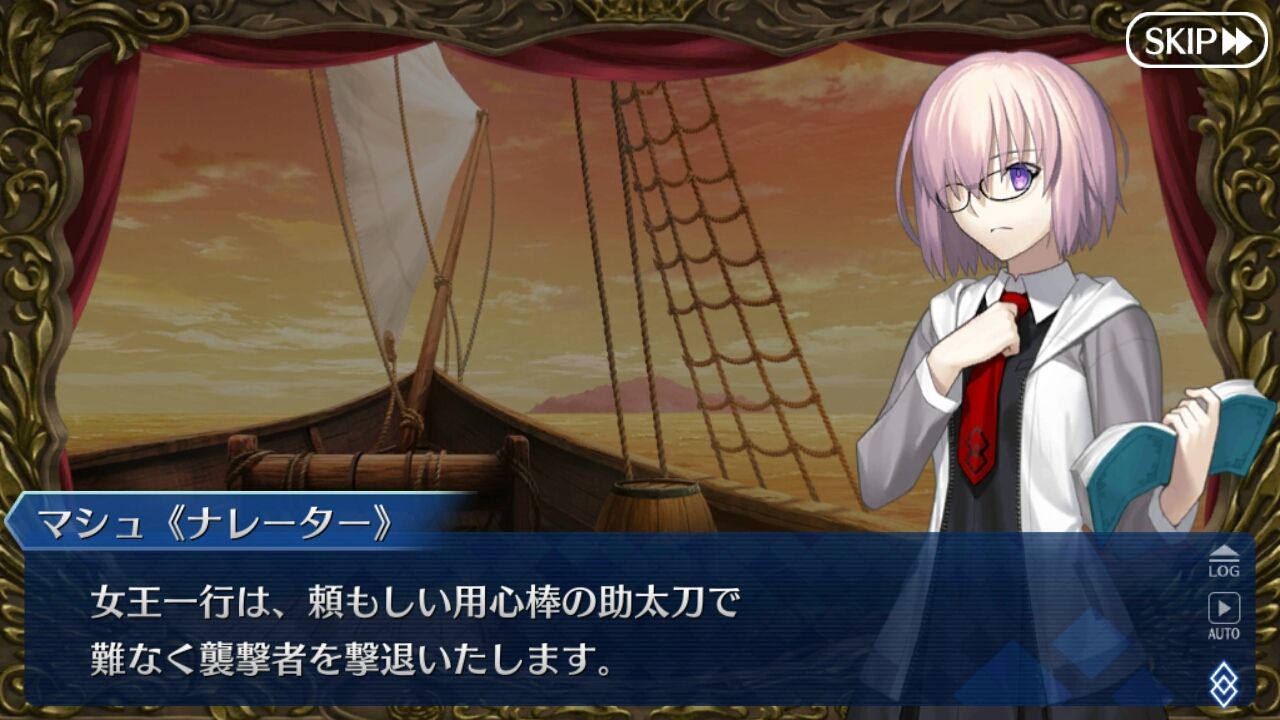1280x720 pixels.
Task: Click the AUTO button label text
Action: (x=1224, y=631)
